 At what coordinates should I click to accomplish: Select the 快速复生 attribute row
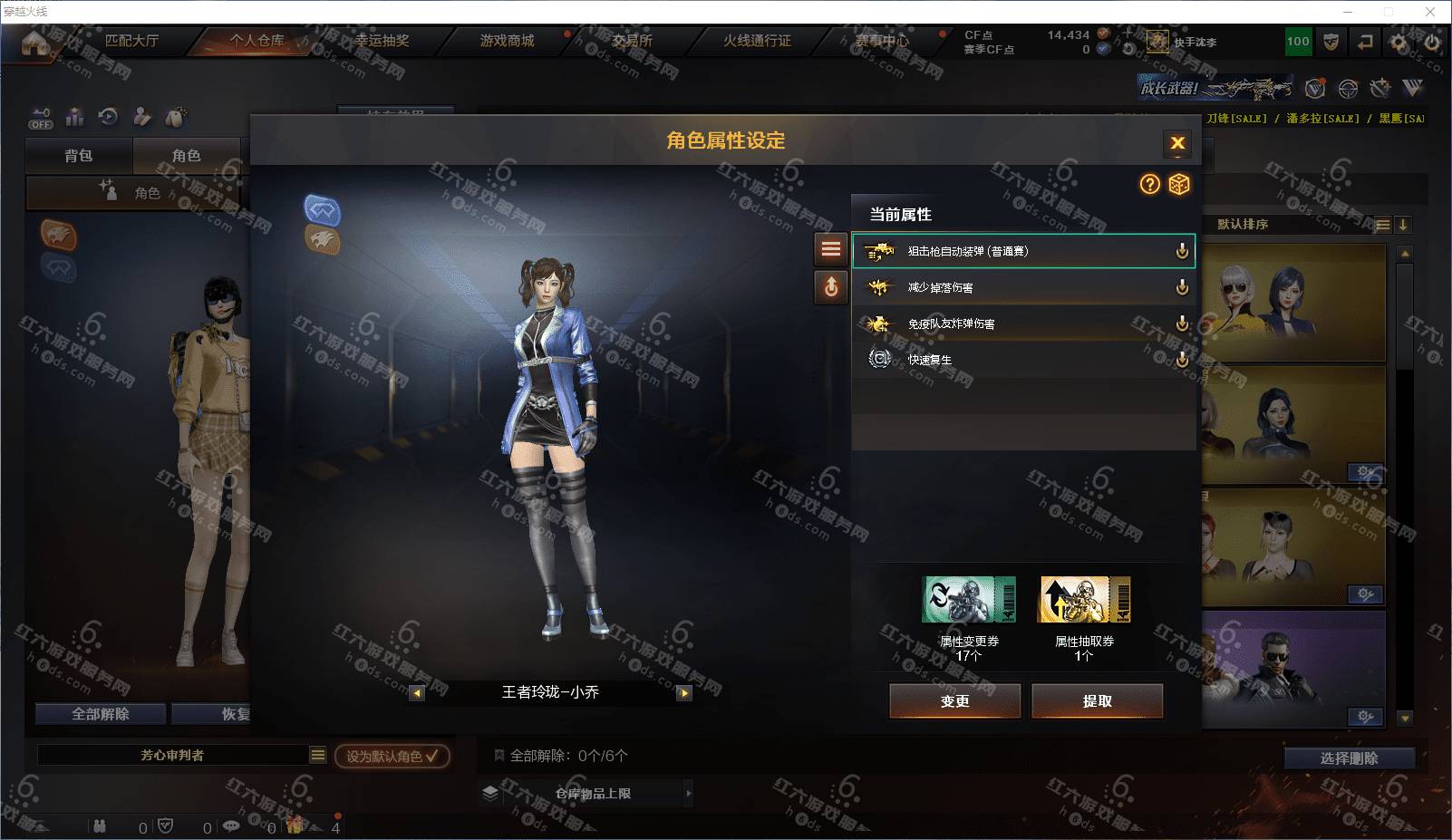[x=1022, y=360]
